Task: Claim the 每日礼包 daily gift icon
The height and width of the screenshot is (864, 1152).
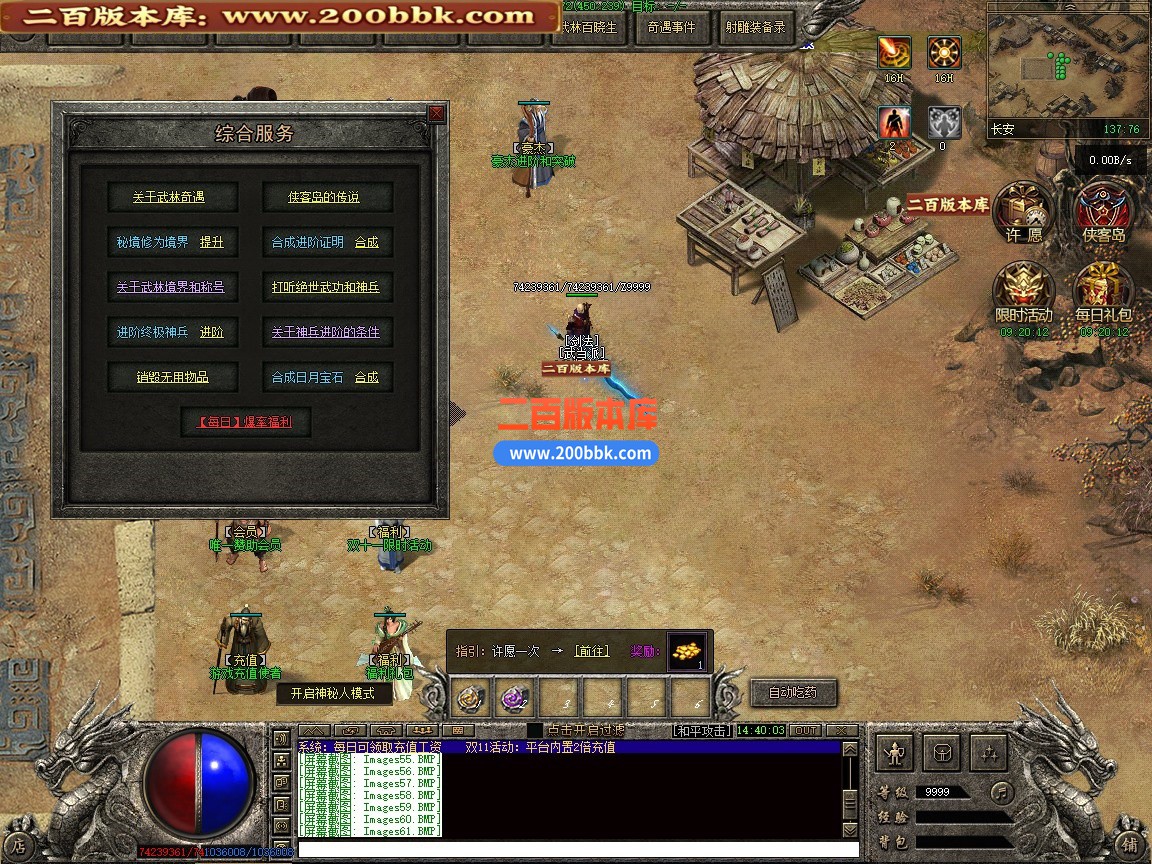Action: point(1103,293)
